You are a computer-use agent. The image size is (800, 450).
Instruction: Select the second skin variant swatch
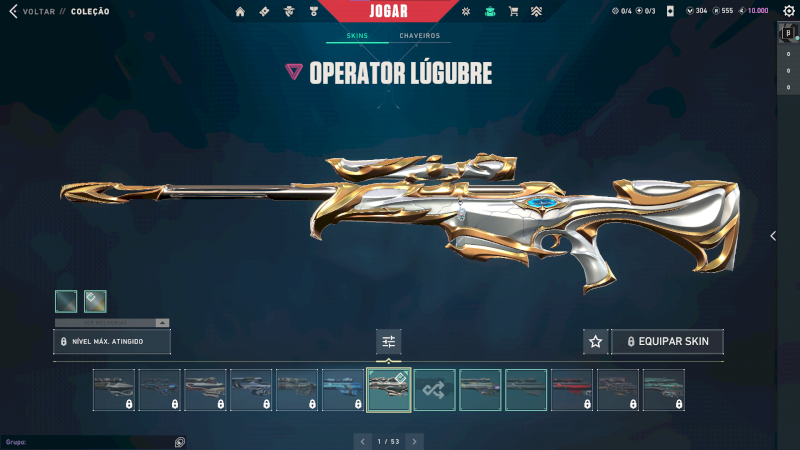(95, 300)
